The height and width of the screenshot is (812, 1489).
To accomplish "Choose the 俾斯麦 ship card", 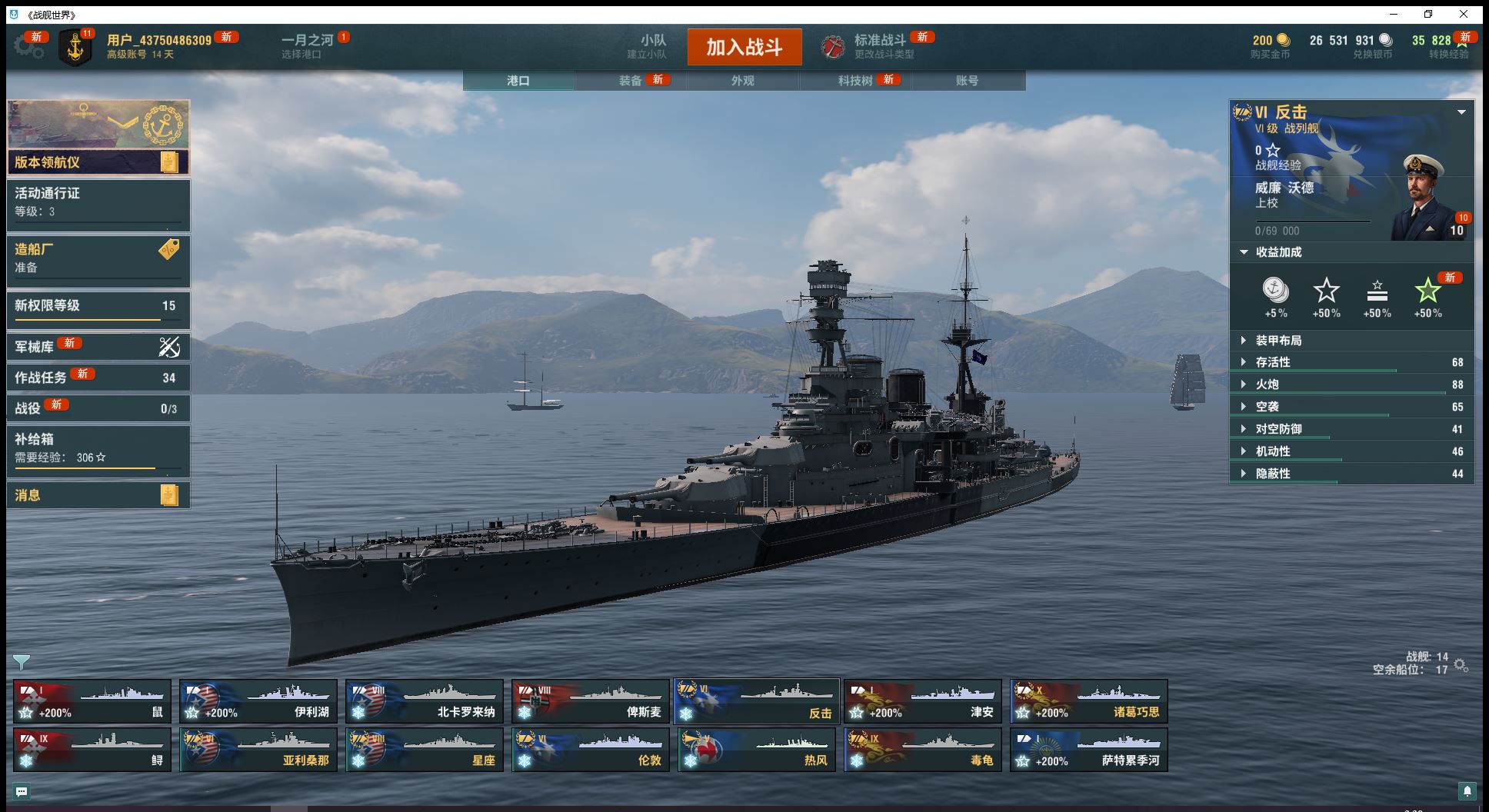I will [590, 701].
